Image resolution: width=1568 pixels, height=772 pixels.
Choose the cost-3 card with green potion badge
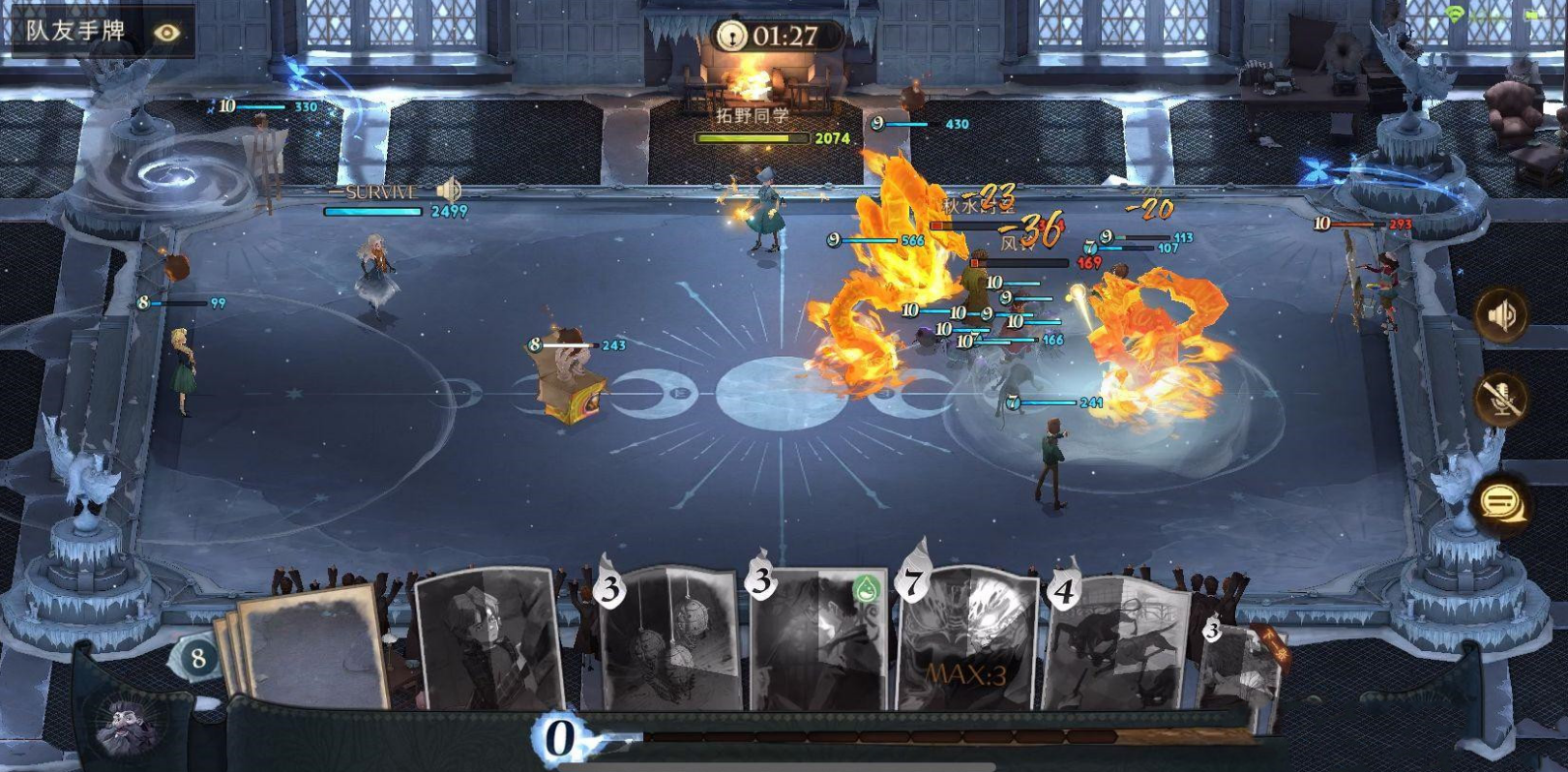click(819, 640)
